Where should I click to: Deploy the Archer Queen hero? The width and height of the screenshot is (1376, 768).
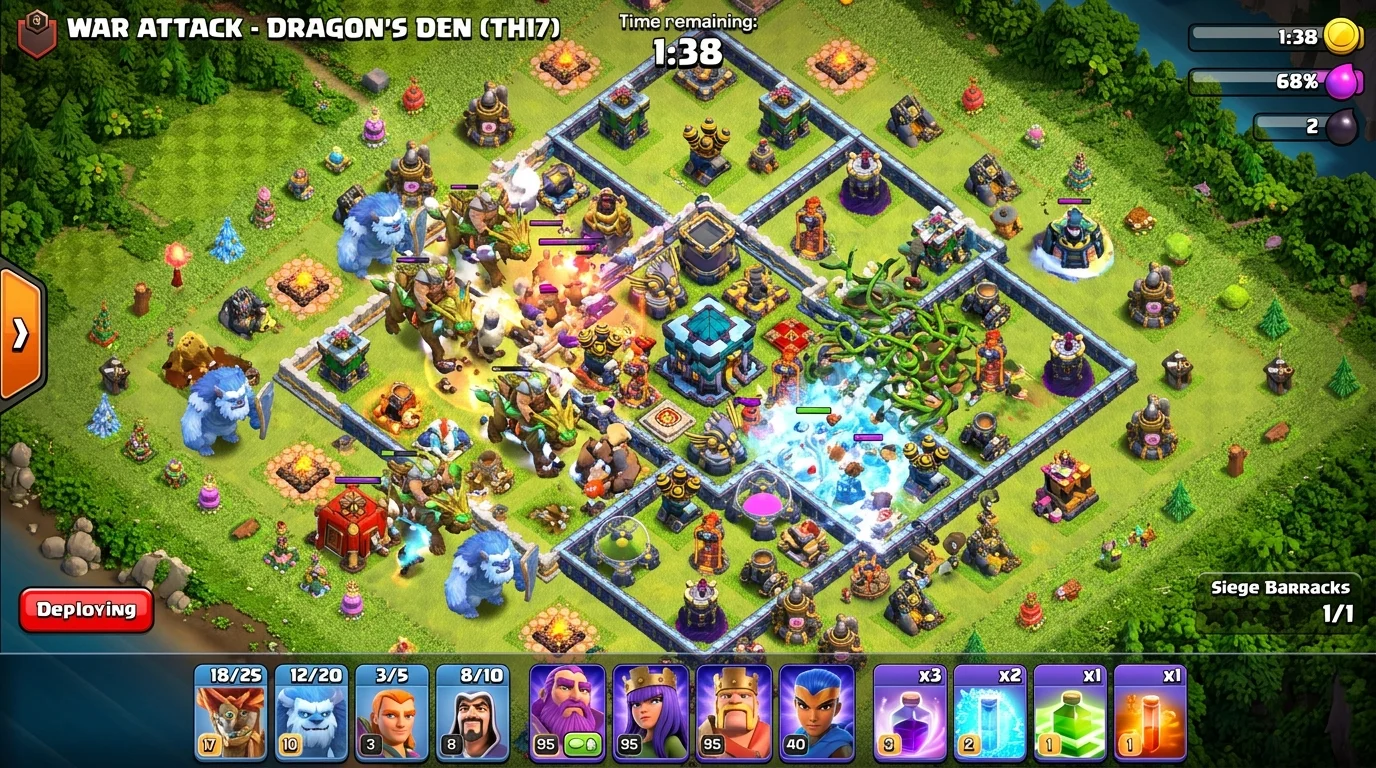651,712
